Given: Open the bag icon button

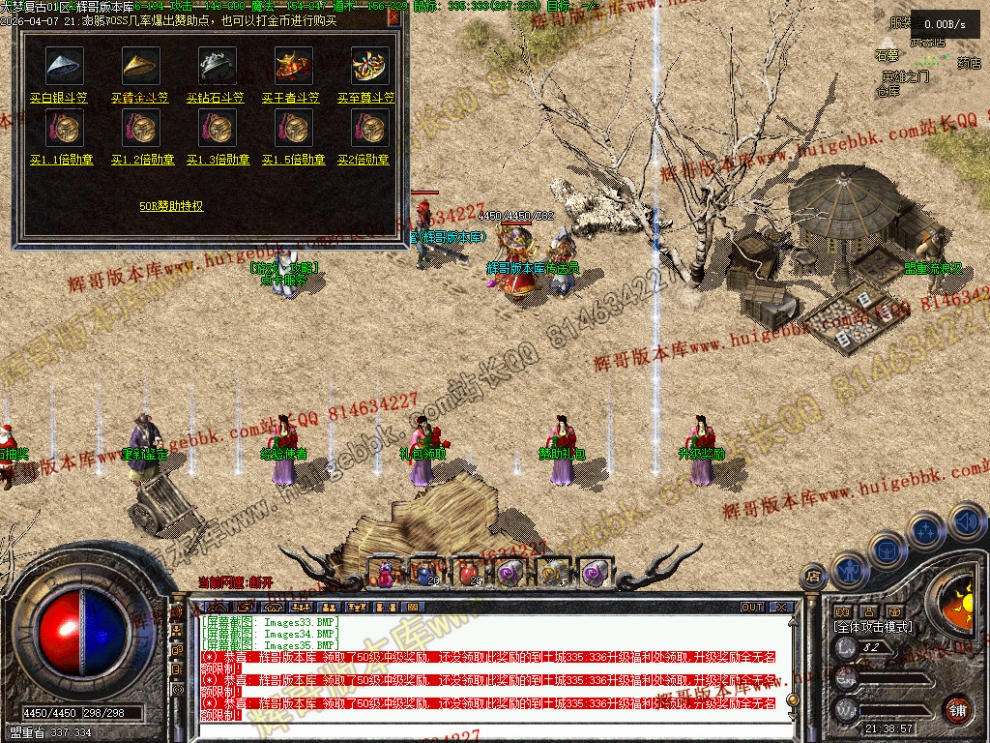Looking at the screenshot, I should [887, 549].
